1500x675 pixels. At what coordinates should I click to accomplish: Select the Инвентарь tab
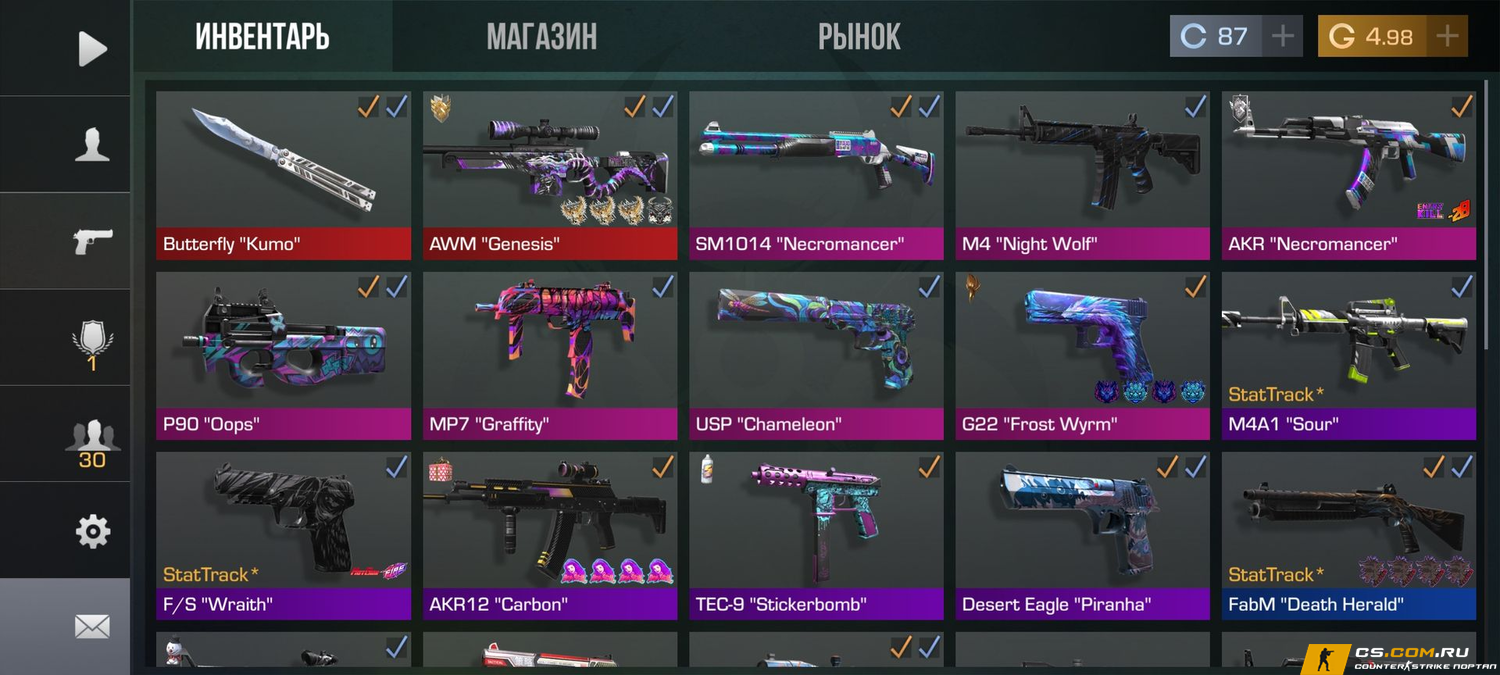262,37
